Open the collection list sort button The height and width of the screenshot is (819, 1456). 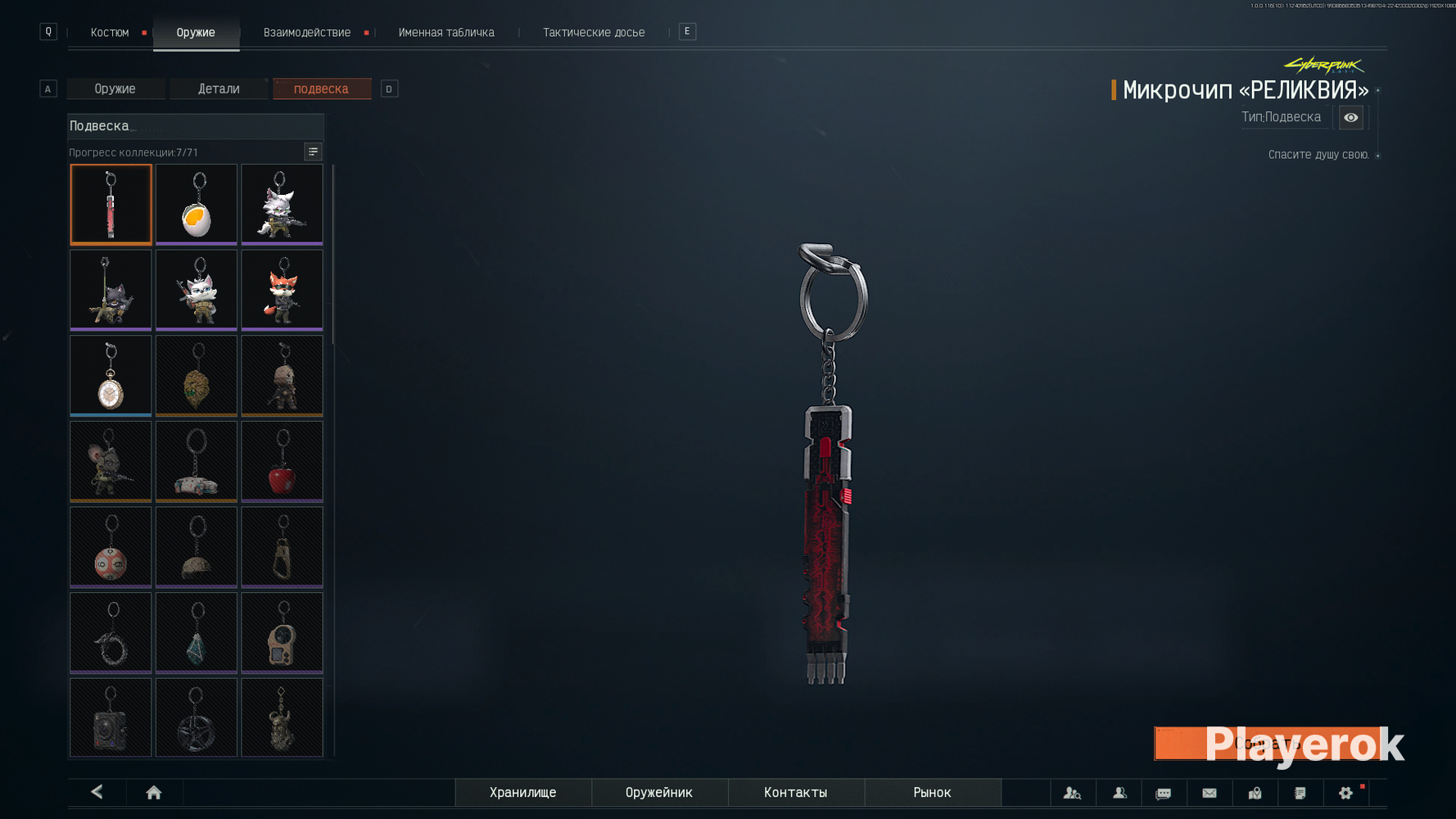pyautogui.click(x=313, y=152)
